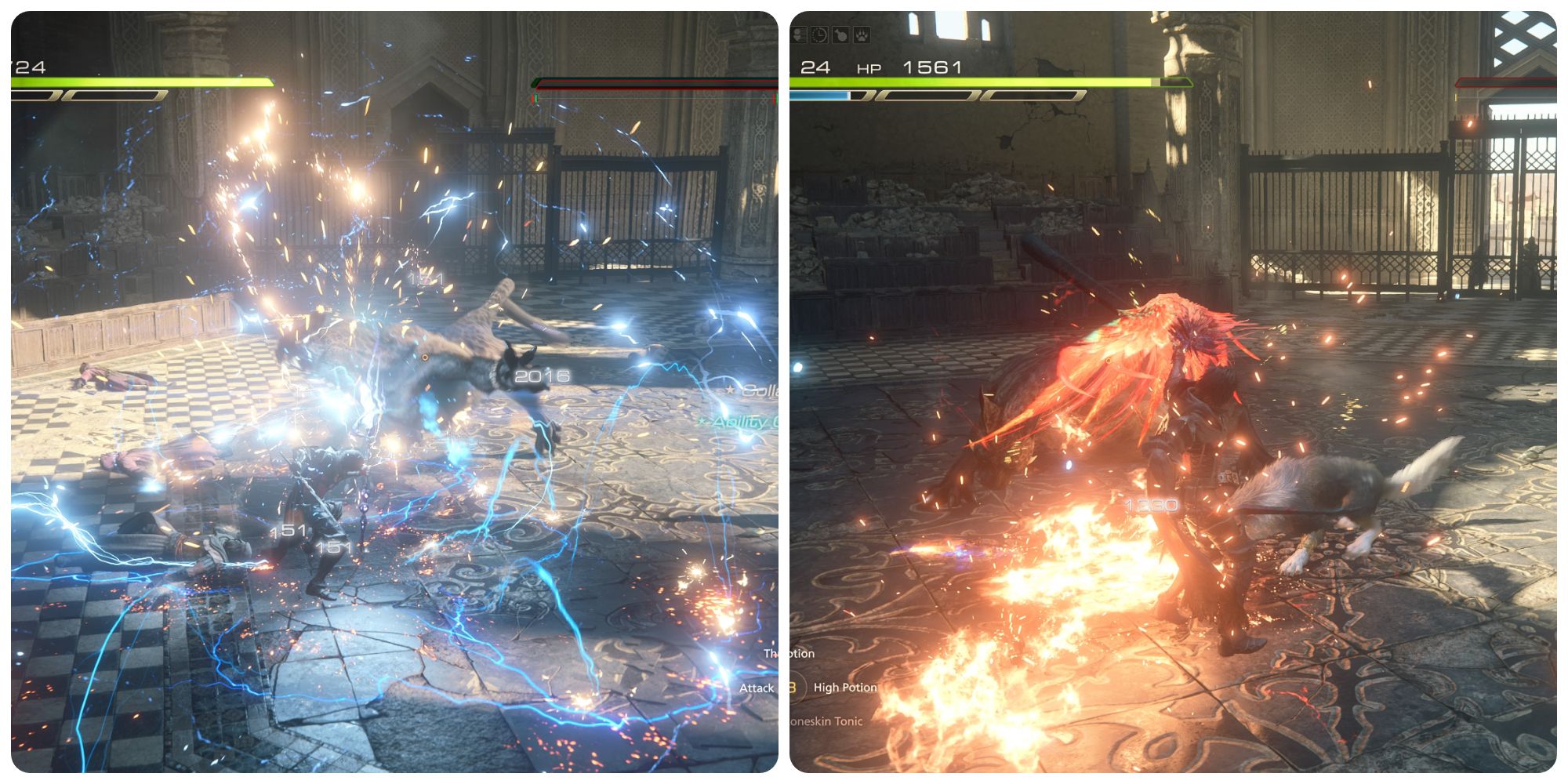This screenshot has height=784, width=1568.
Task: Open the quick-item selector showing the B prompt
Action: coord(793,687)
